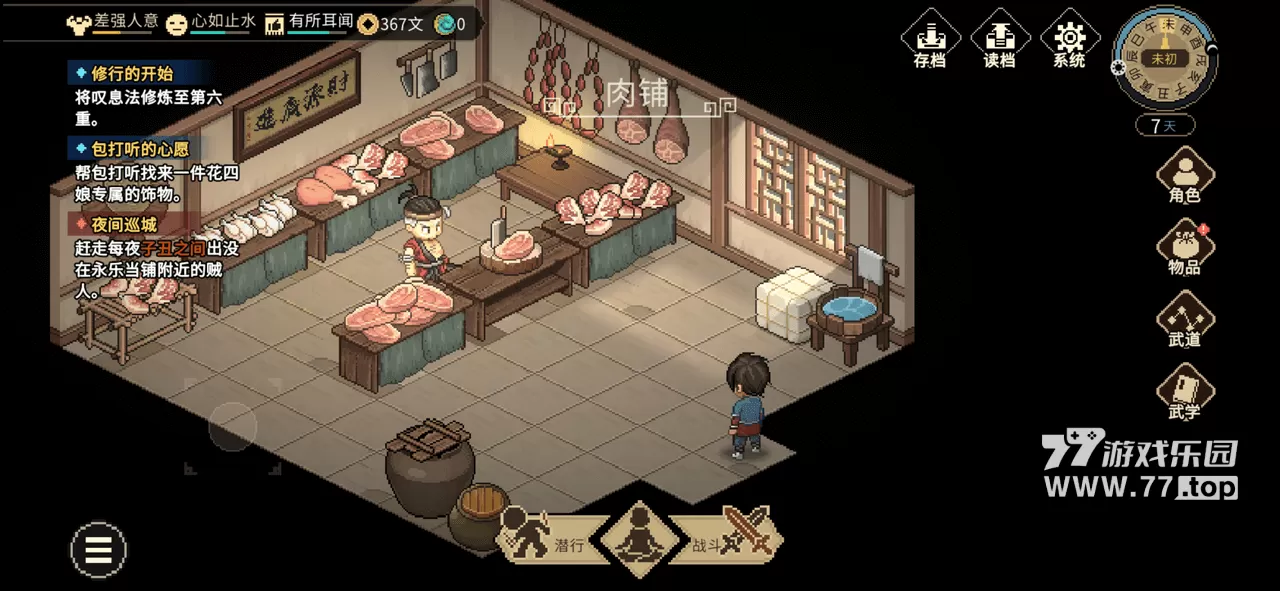Open the 读档 load menu
Image resolution: width=1280 pixels, height=591 pixels.
(999, 41)
